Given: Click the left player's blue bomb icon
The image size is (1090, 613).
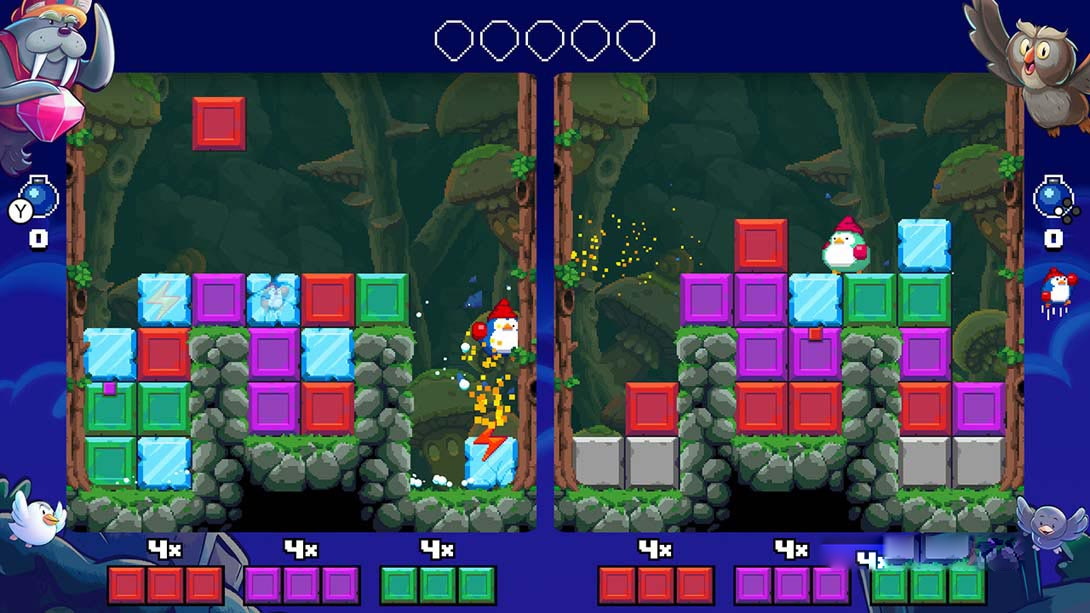Looking at the screenshot, I should 40,198.
